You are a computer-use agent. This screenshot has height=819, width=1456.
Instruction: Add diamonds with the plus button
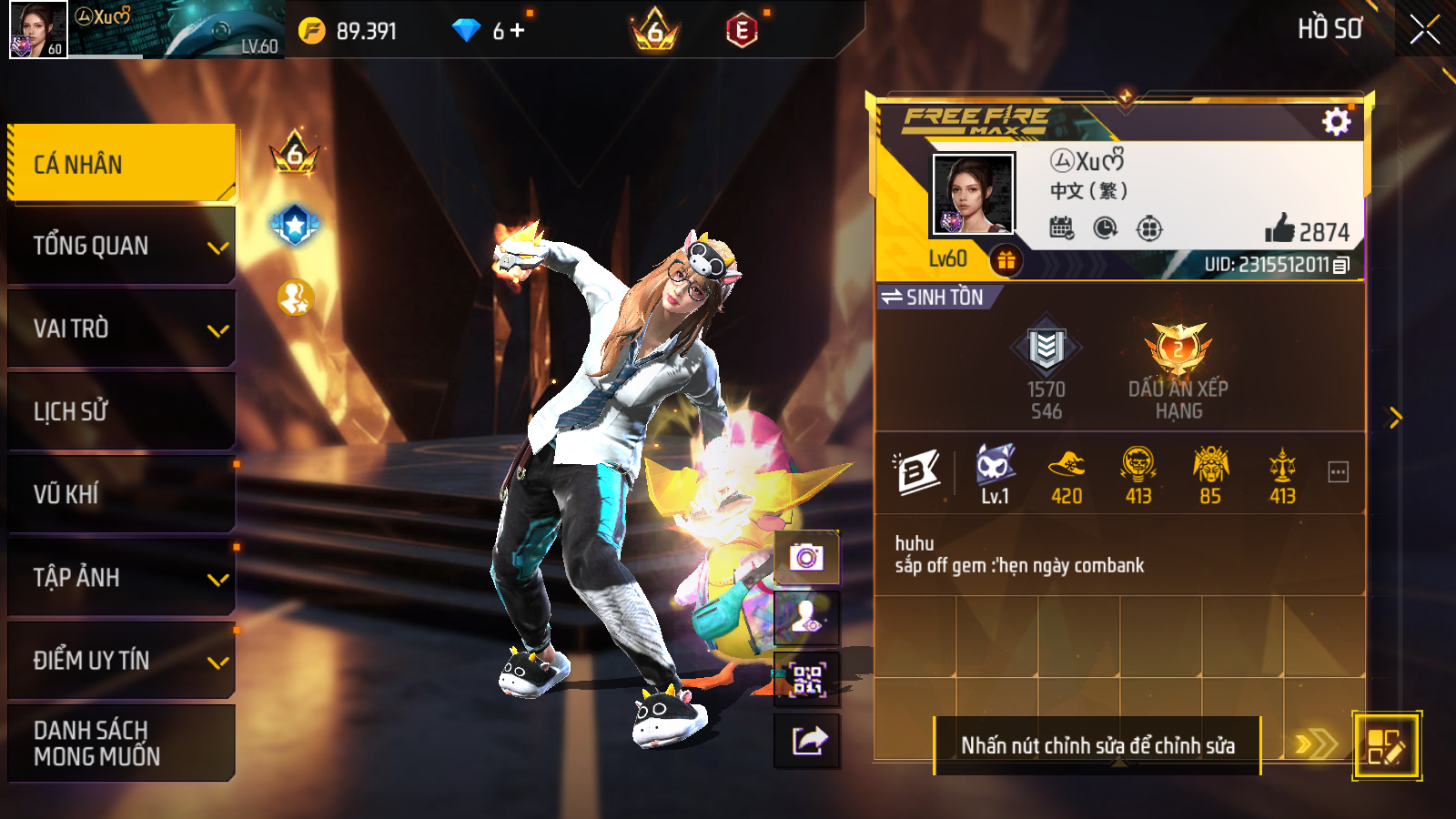point(518,31)
